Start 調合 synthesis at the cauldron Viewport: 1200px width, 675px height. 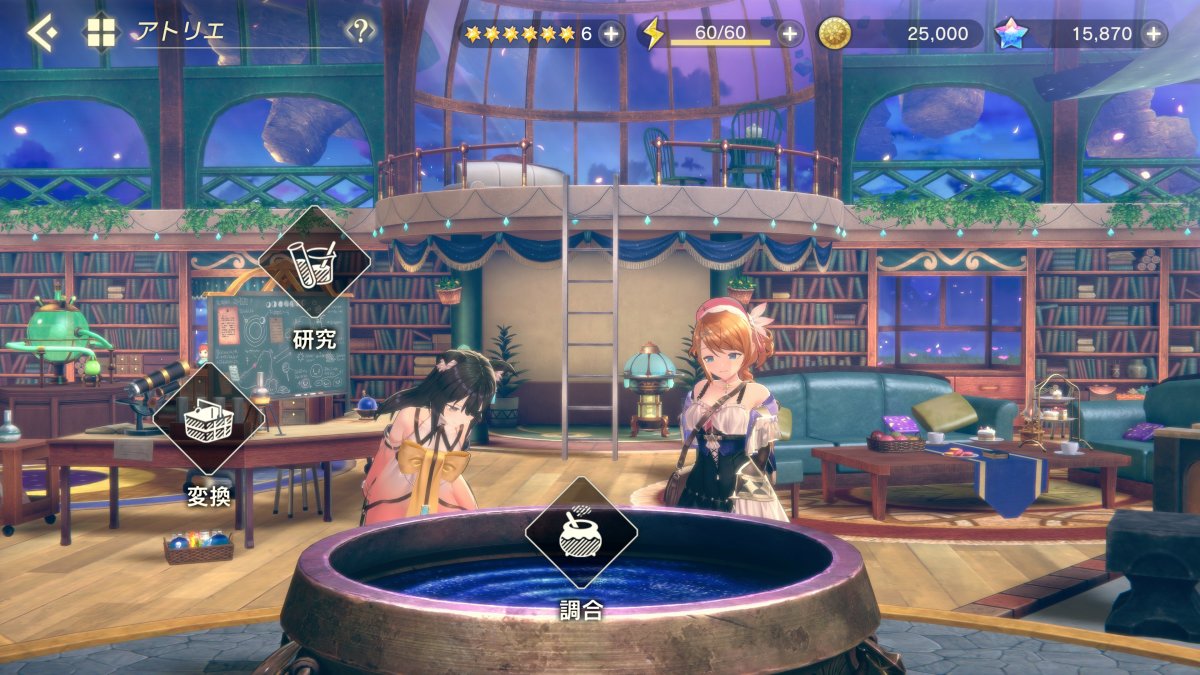tap(581, 533)
